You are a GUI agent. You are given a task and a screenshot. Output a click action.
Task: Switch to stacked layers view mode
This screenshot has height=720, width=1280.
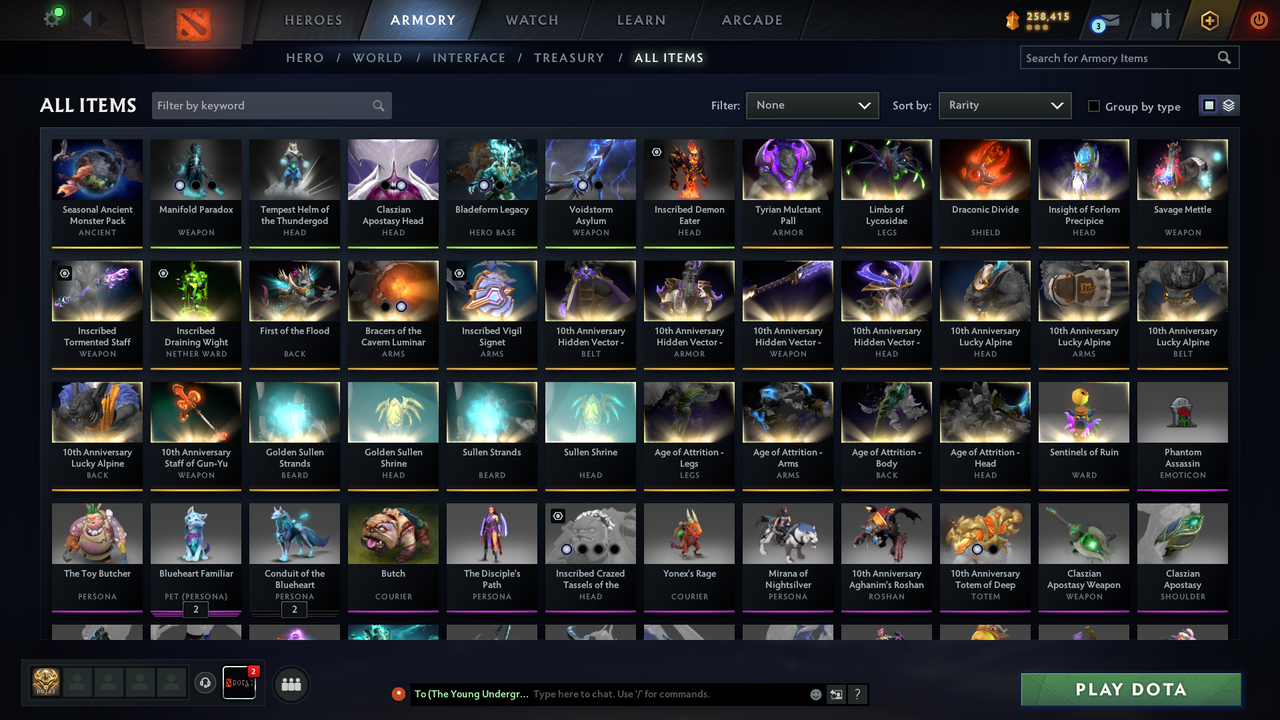coord(1227,105)
